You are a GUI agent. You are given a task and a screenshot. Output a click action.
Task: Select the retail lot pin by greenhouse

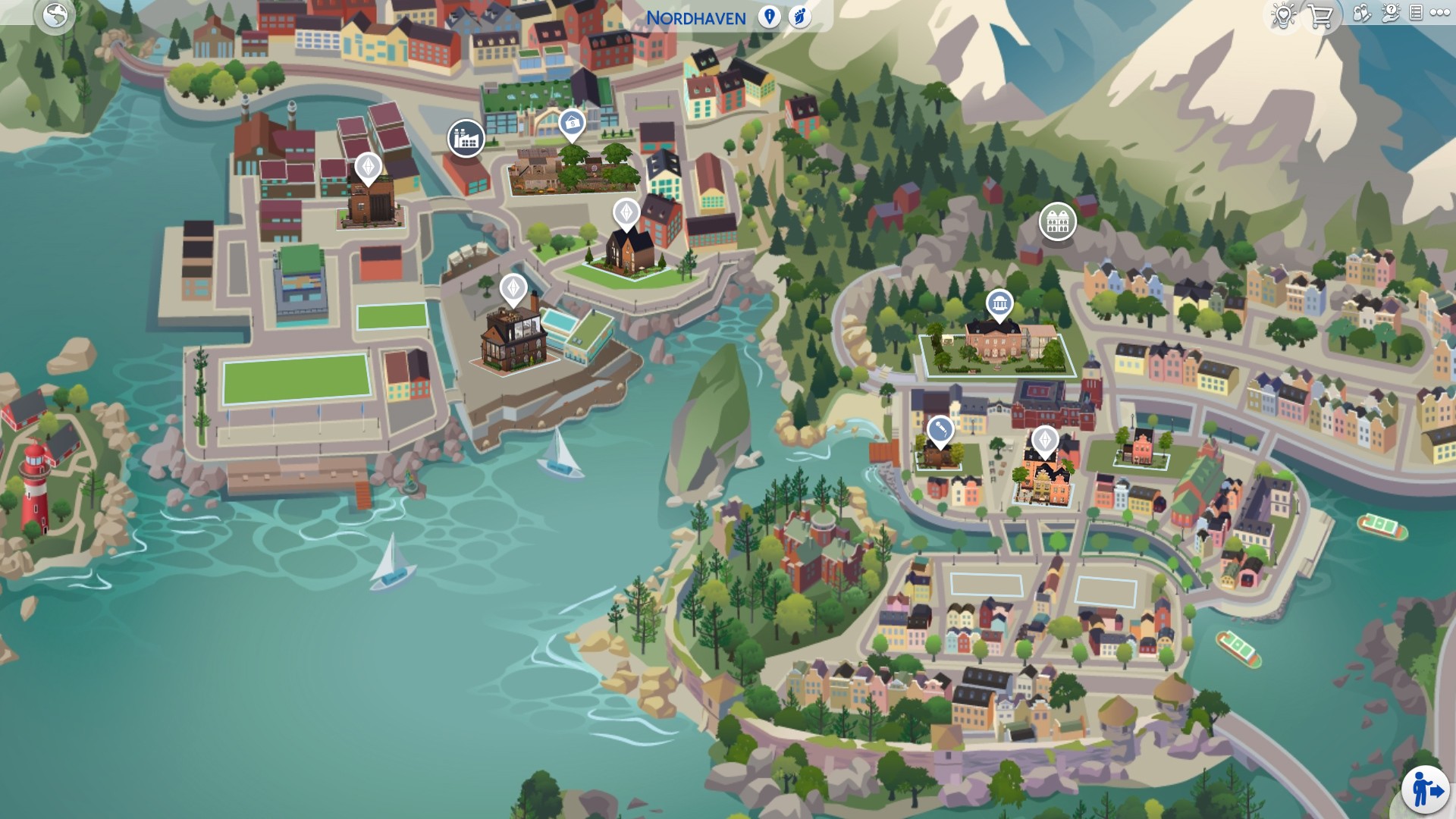pyautogui.click(x=572, y=124)
